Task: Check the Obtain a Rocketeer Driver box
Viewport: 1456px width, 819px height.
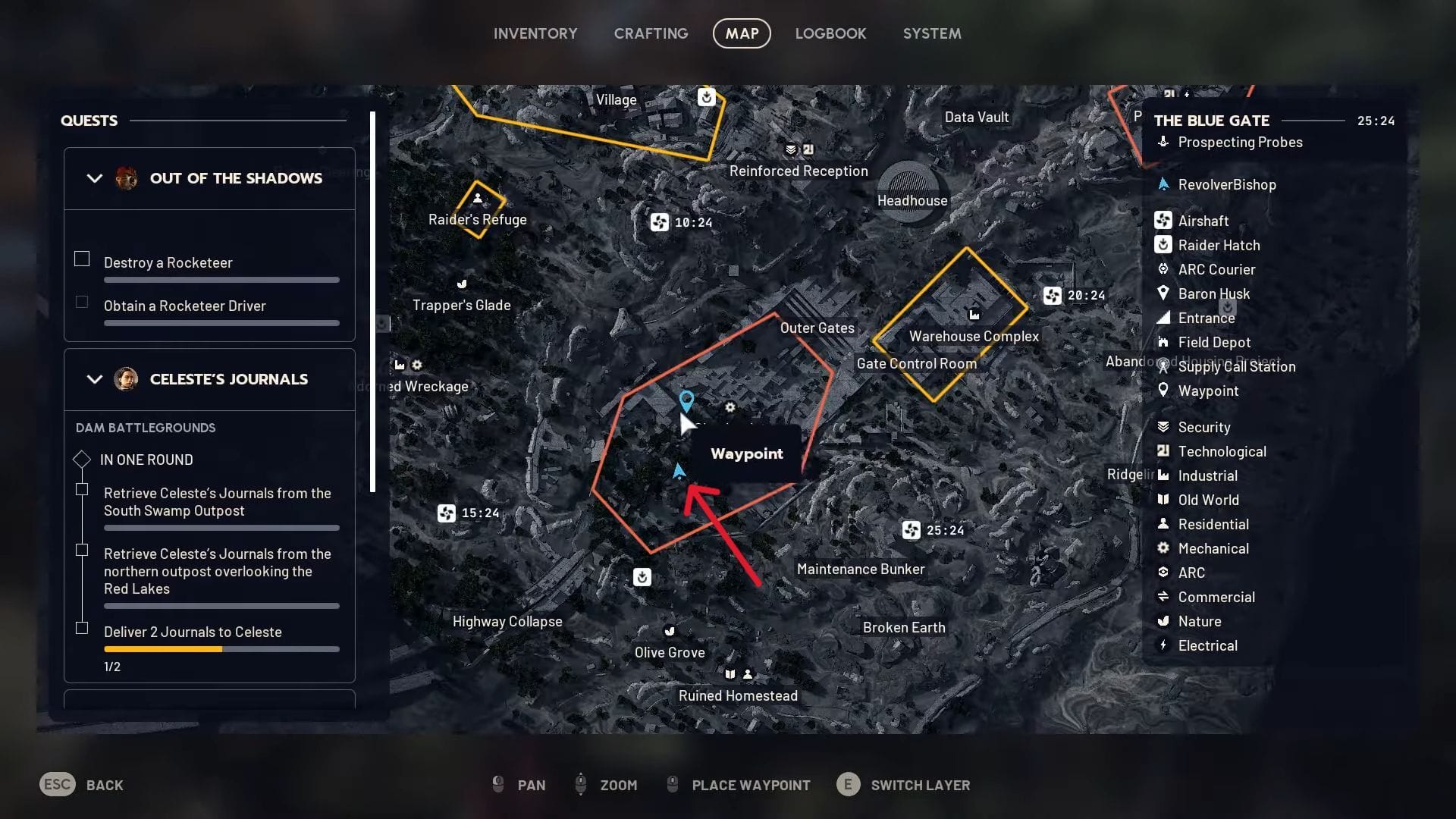Action: (x=81, y=302)
